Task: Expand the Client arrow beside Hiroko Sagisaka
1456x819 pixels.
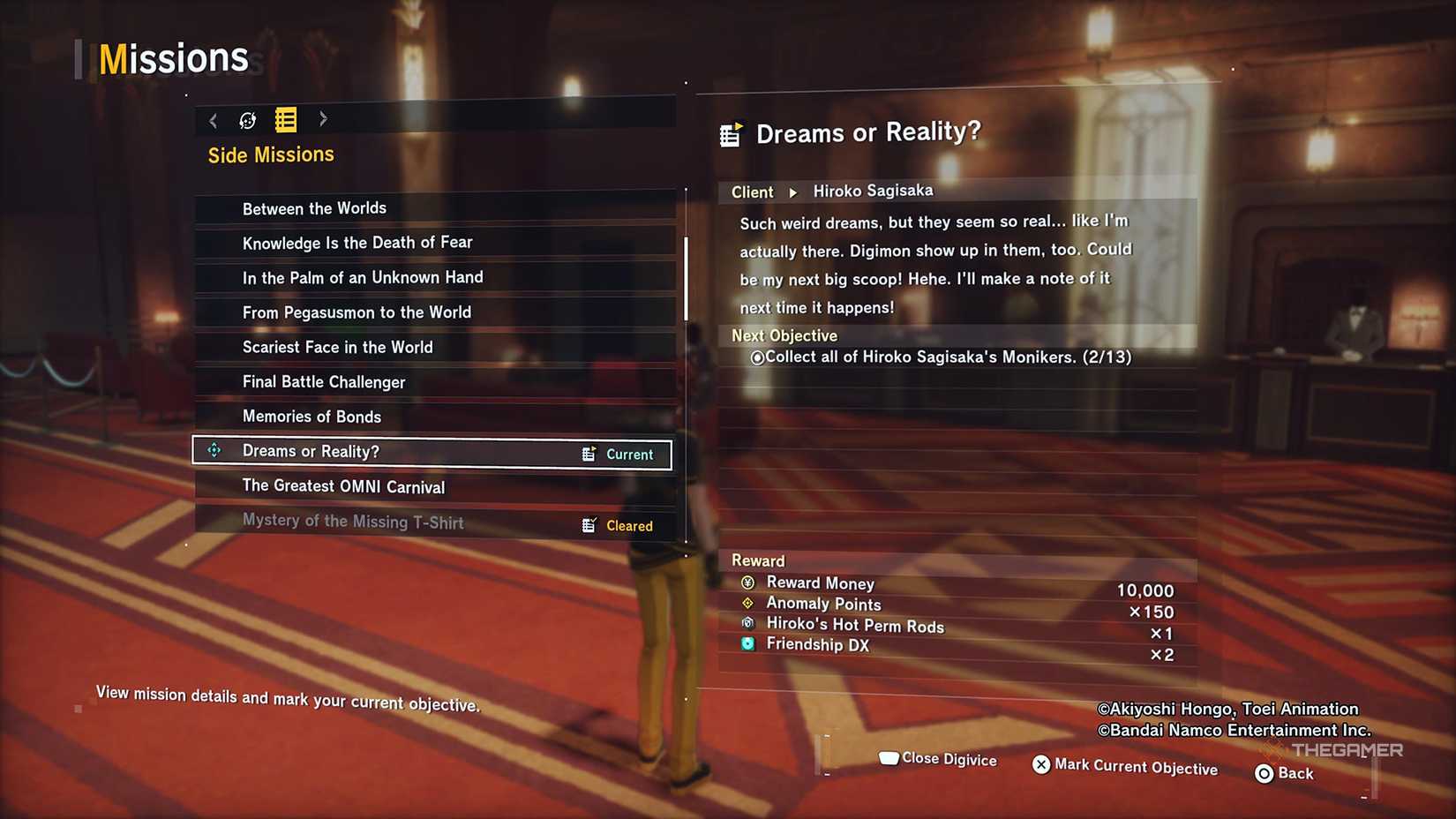Action: click(792, 192)
